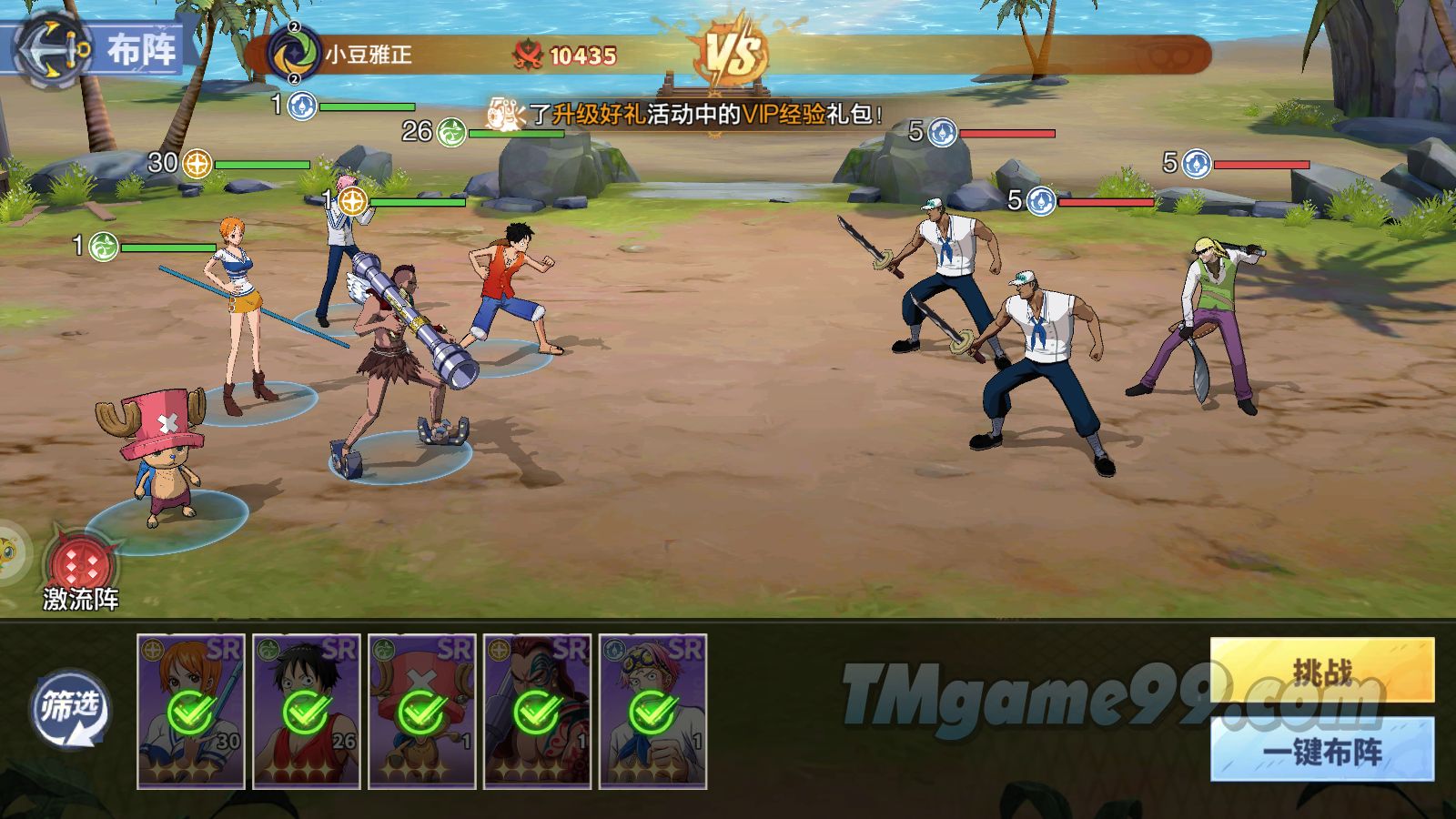Select the Koby hero card
This screenshot has width=1456, height=819.
coord(652,711)
